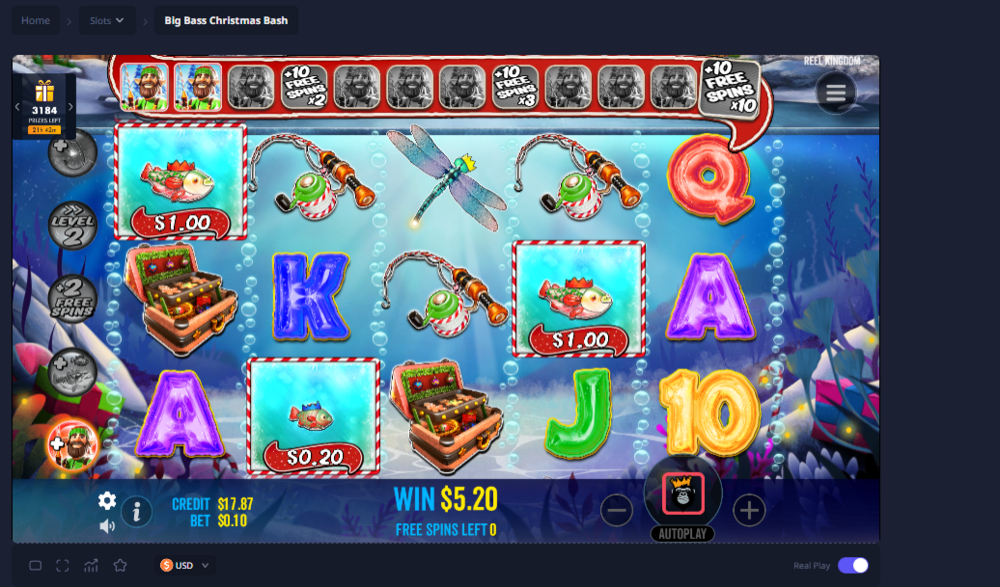Spin the reels with the center button
1000x587 pixels.
683,493
